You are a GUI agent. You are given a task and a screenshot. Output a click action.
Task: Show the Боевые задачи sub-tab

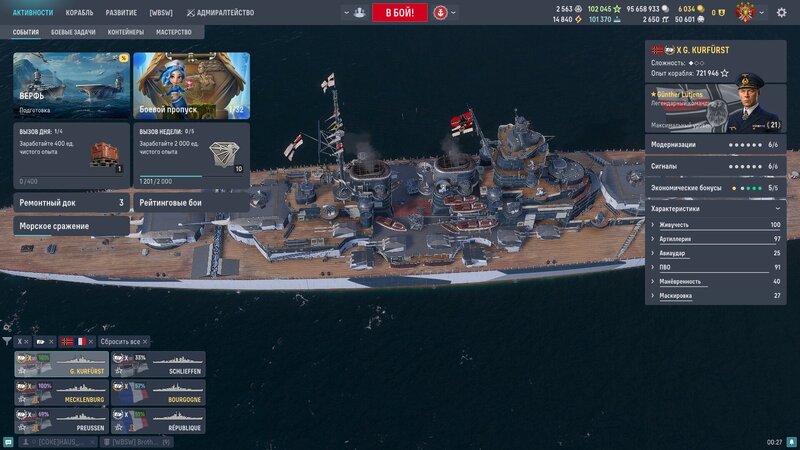point(74,32)
